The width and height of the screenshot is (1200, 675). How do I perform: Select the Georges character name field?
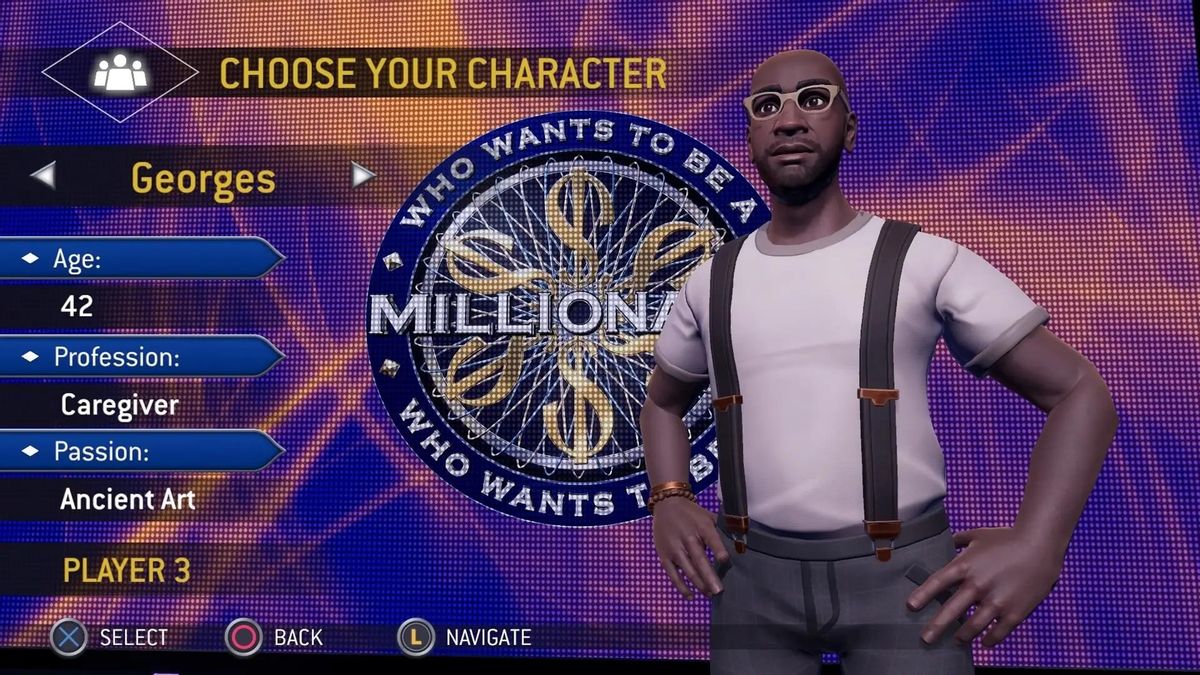click(x=203, y=177)
